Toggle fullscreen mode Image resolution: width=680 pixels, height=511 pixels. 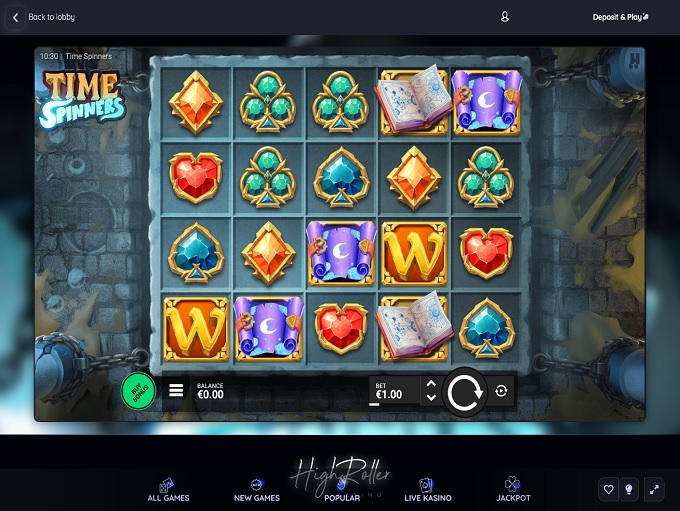654,489
